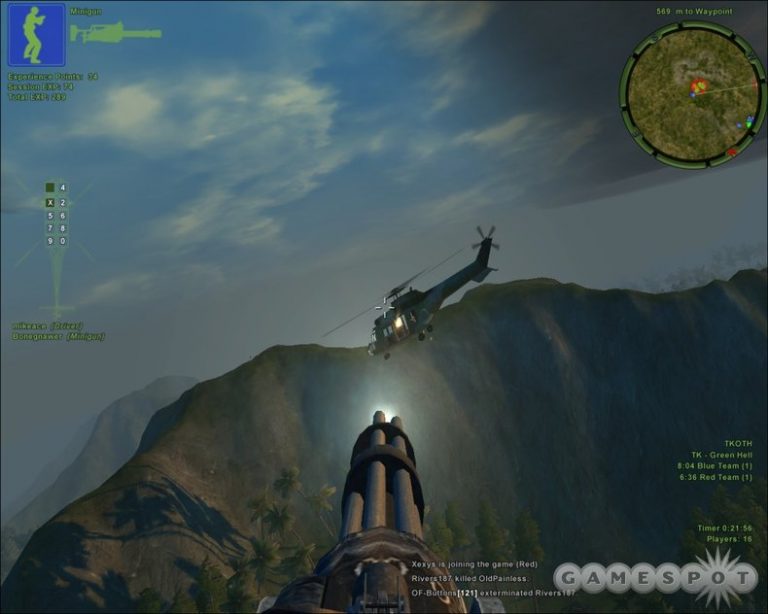Viewport: 768px width, 614px height.
Task: Click the soldier stance icon
Action: click(36, 34)
